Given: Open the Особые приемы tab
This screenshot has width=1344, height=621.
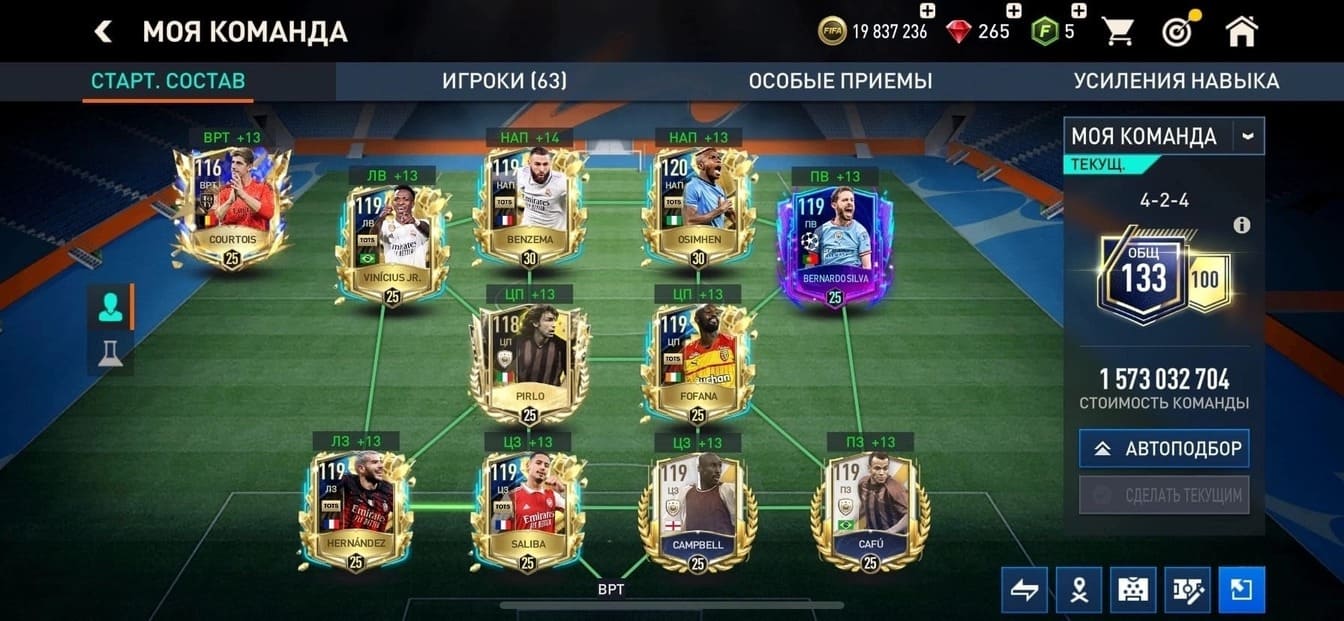Looking at the screenshot, I should (840, 81).
